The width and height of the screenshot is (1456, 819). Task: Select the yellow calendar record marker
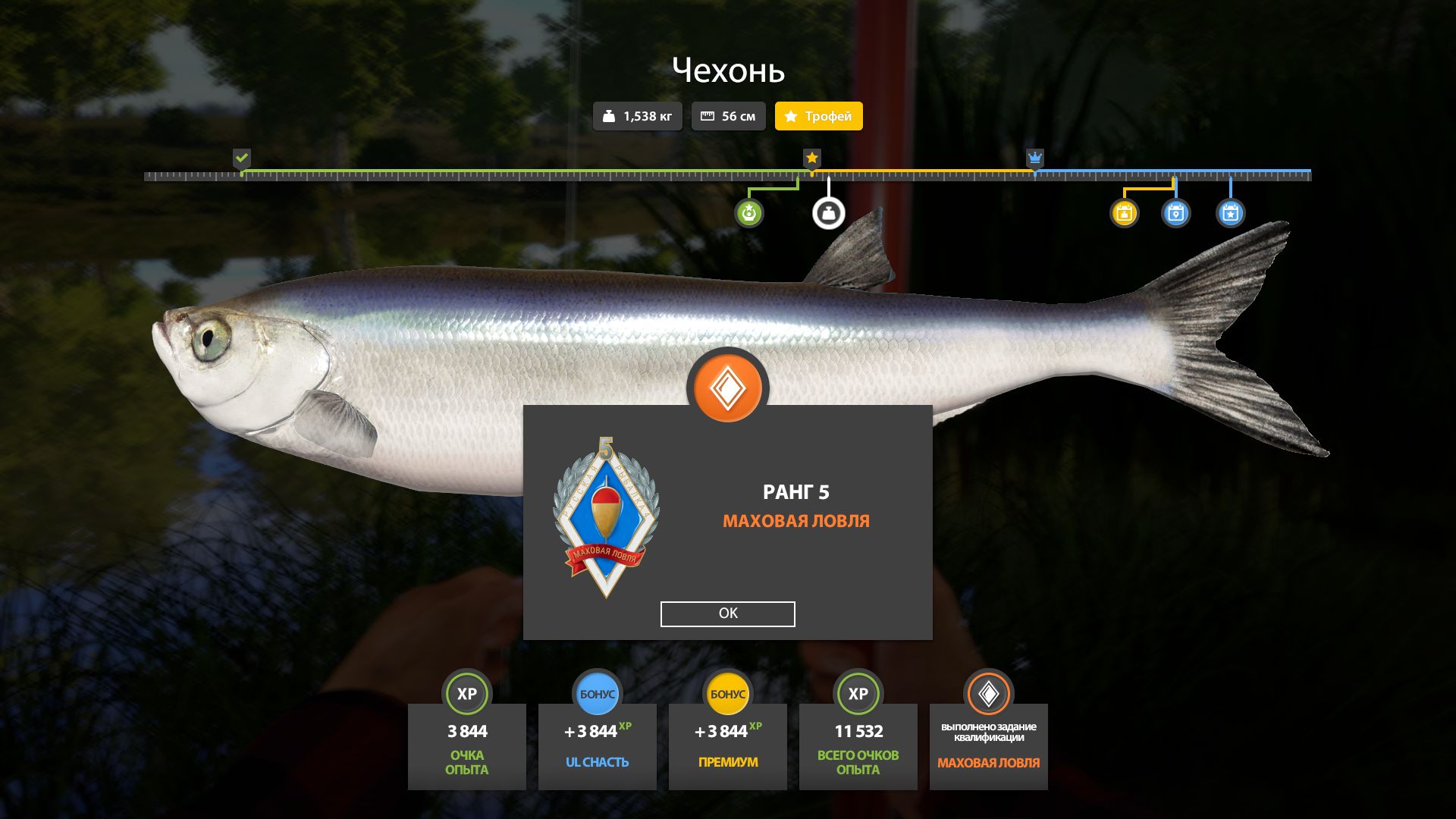1124,213
